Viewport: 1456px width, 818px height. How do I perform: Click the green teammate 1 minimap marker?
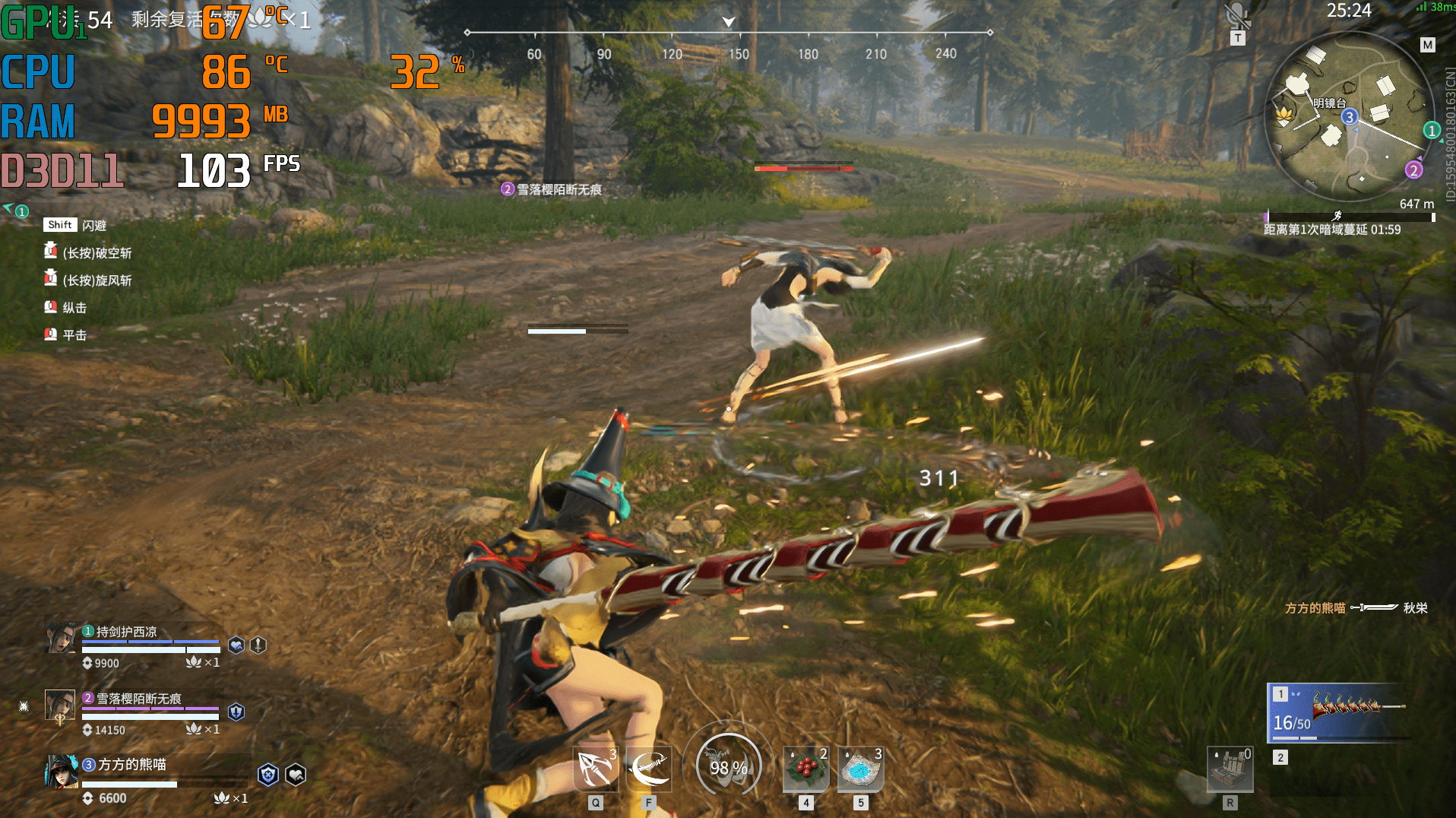coord(1432,130)
